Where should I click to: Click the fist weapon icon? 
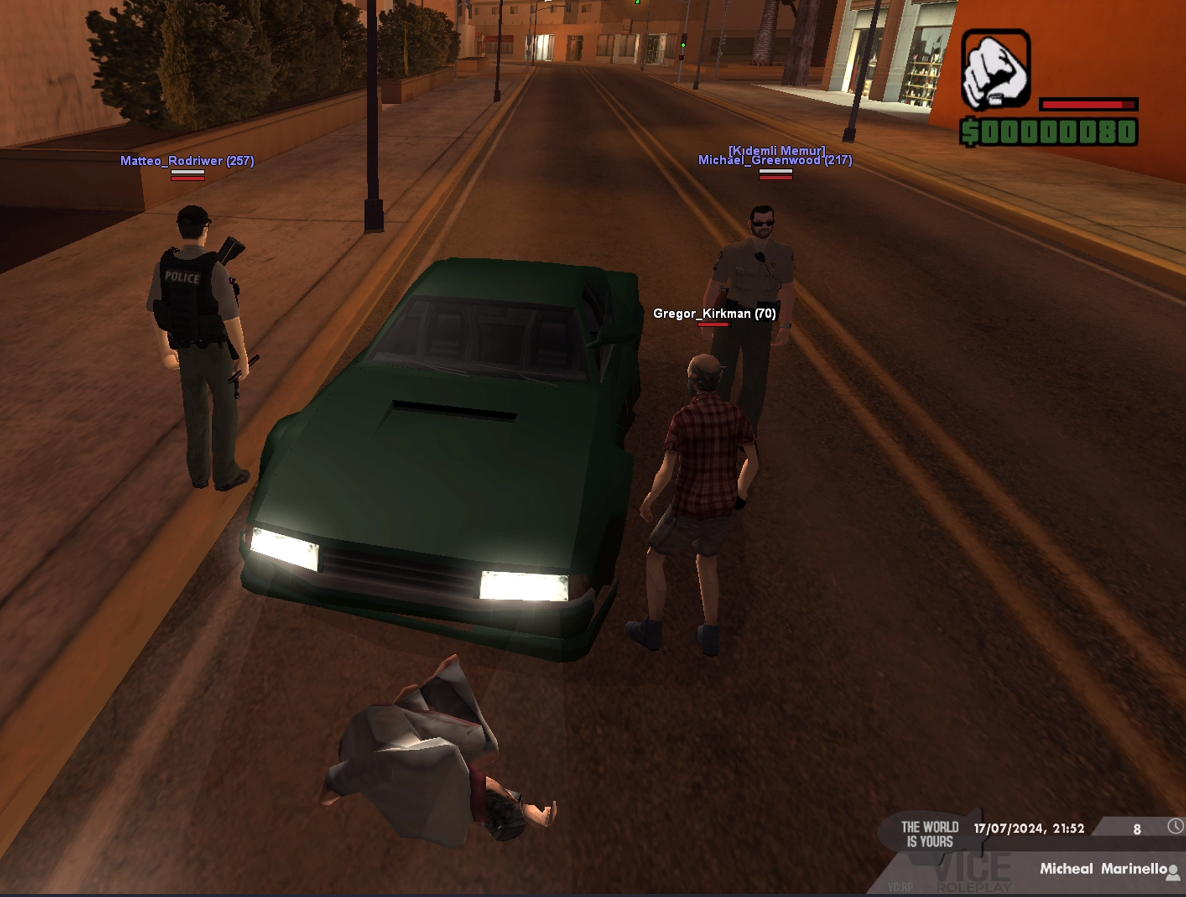click(995, 70)
